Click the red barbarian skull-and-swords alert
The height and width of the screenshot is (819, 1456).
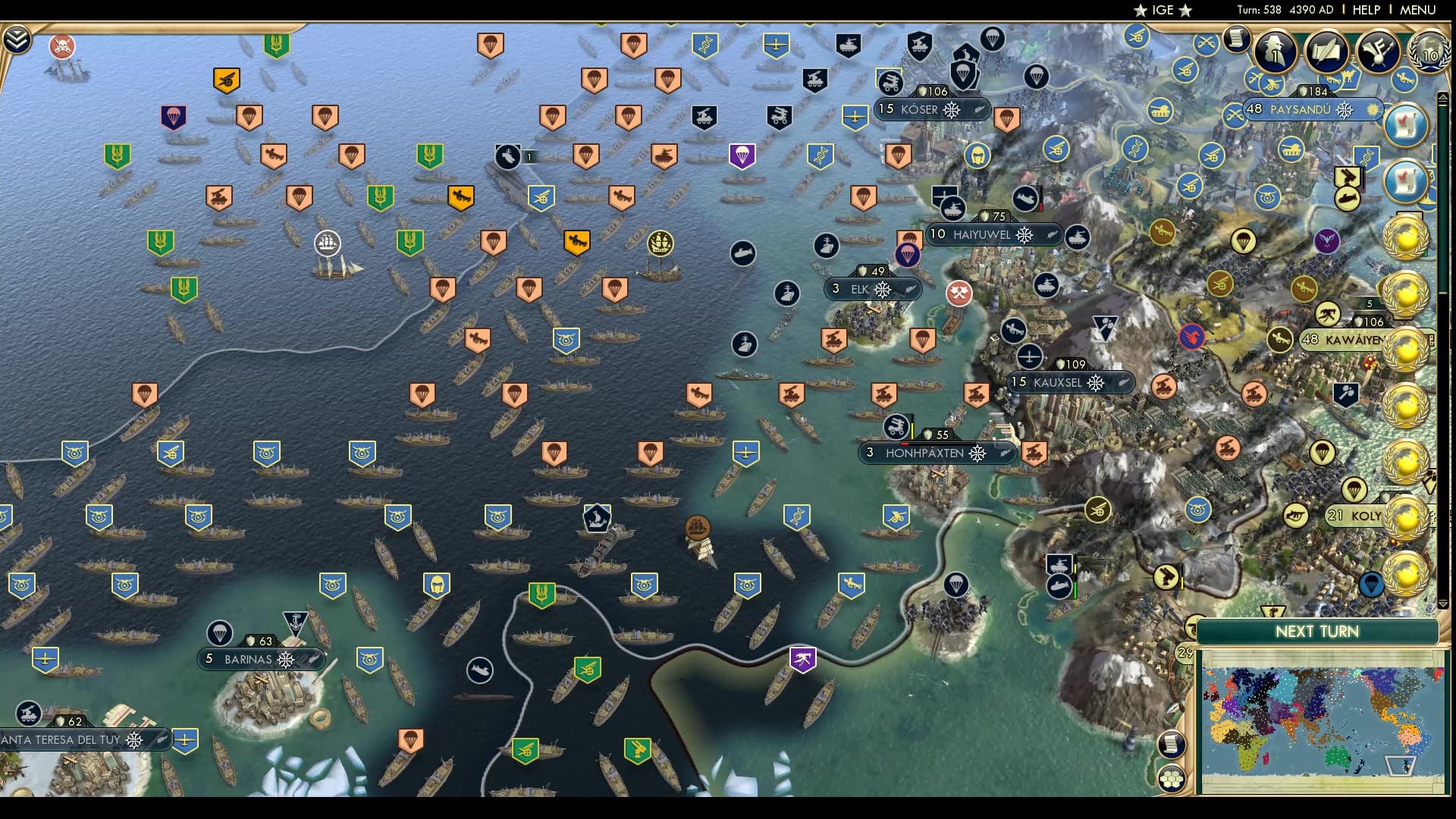pyautogui.click(x=61, y=46)
